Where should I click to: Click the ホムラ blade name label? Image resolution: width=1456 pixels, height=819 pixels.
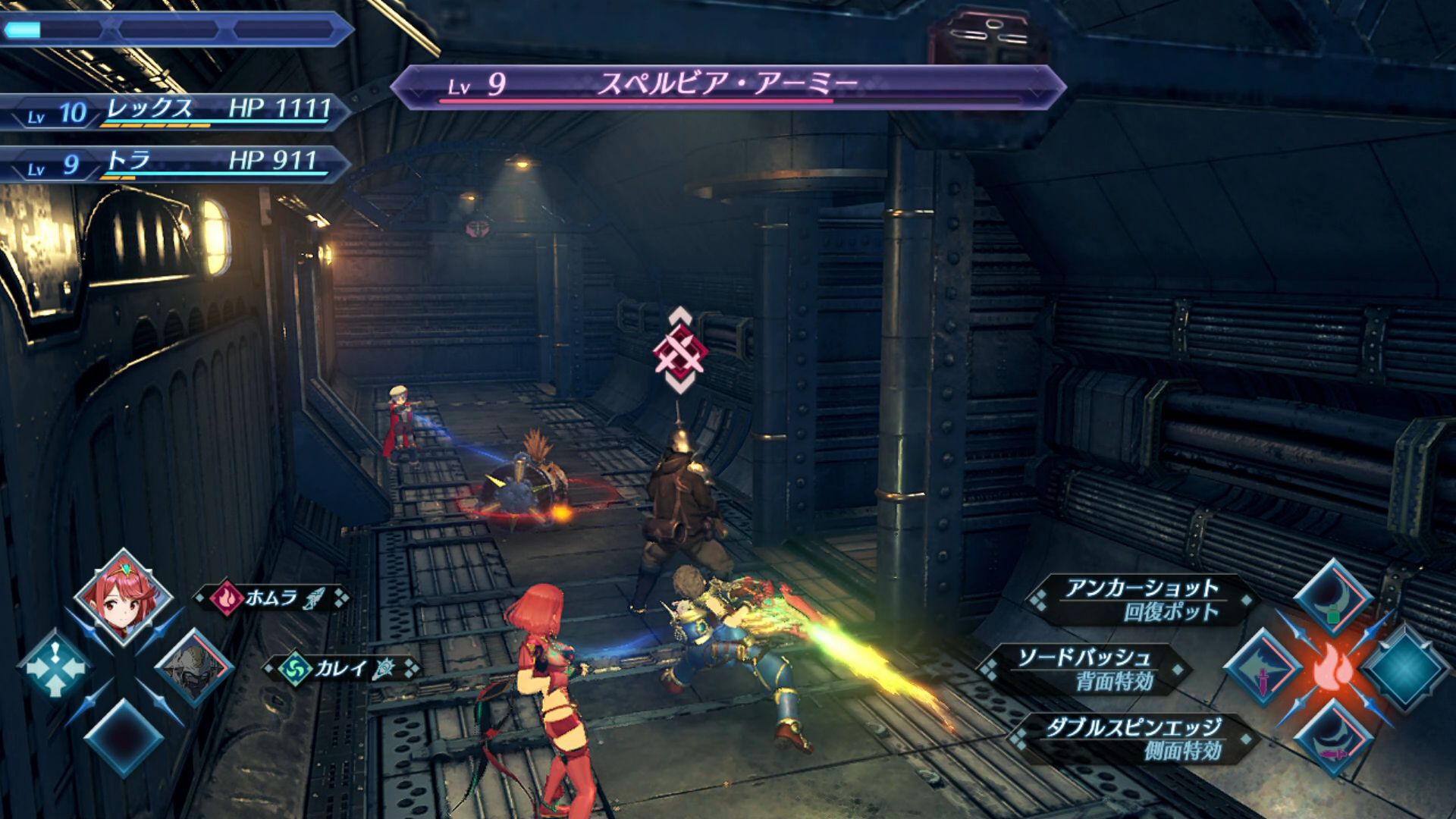point(271,598)
